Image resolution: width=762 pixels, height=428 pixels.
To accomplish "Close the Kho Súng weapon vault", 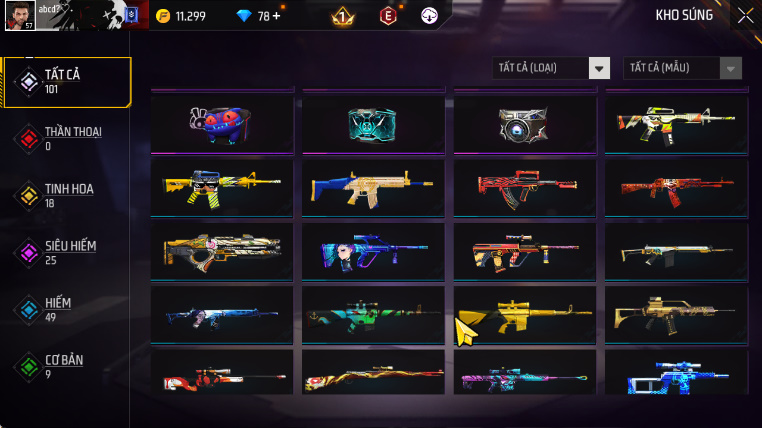I will coord(745,15).
